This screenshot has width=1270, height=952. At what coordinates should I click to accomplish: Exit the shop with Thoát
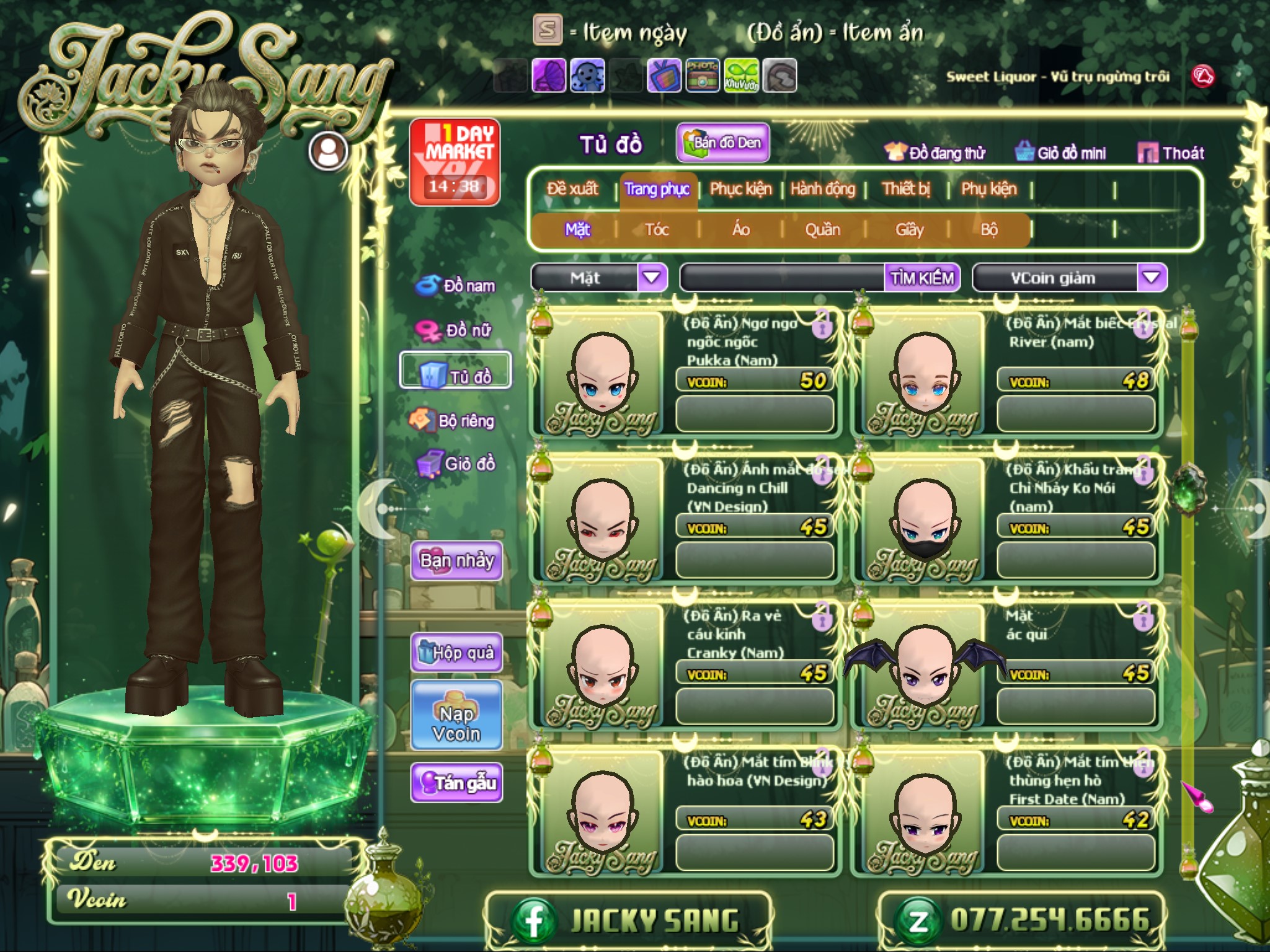(x=1171, y=153)
